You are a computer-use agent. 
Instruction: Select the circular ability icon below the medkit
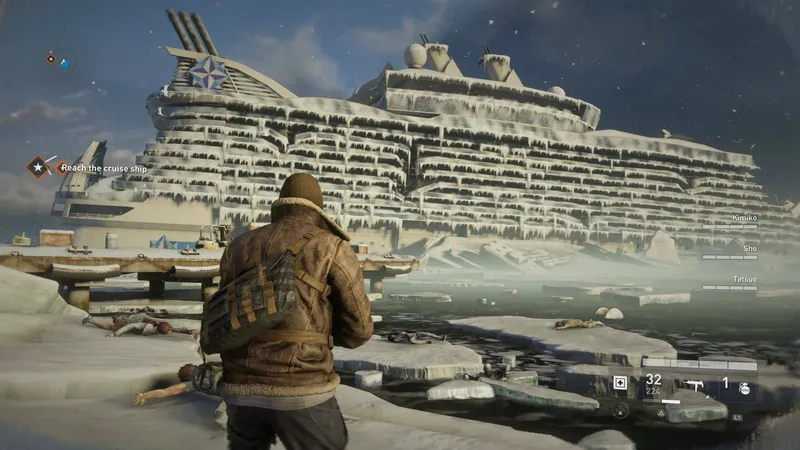pos(620,409)
